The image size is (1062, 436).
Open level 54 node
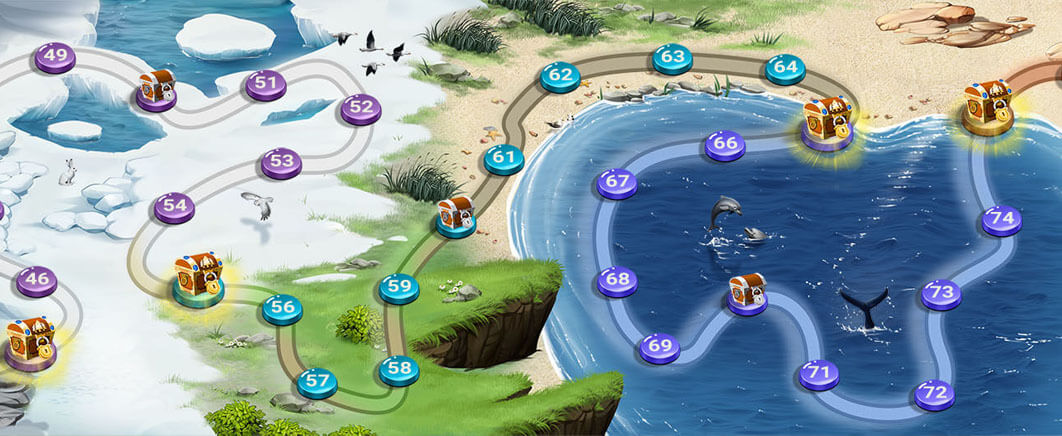point(175,207)
